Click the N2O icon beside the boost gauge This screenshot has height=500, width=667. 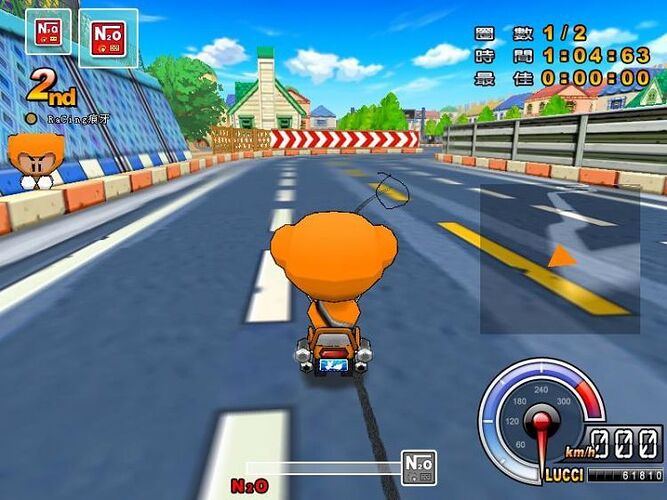click(419, 467)
